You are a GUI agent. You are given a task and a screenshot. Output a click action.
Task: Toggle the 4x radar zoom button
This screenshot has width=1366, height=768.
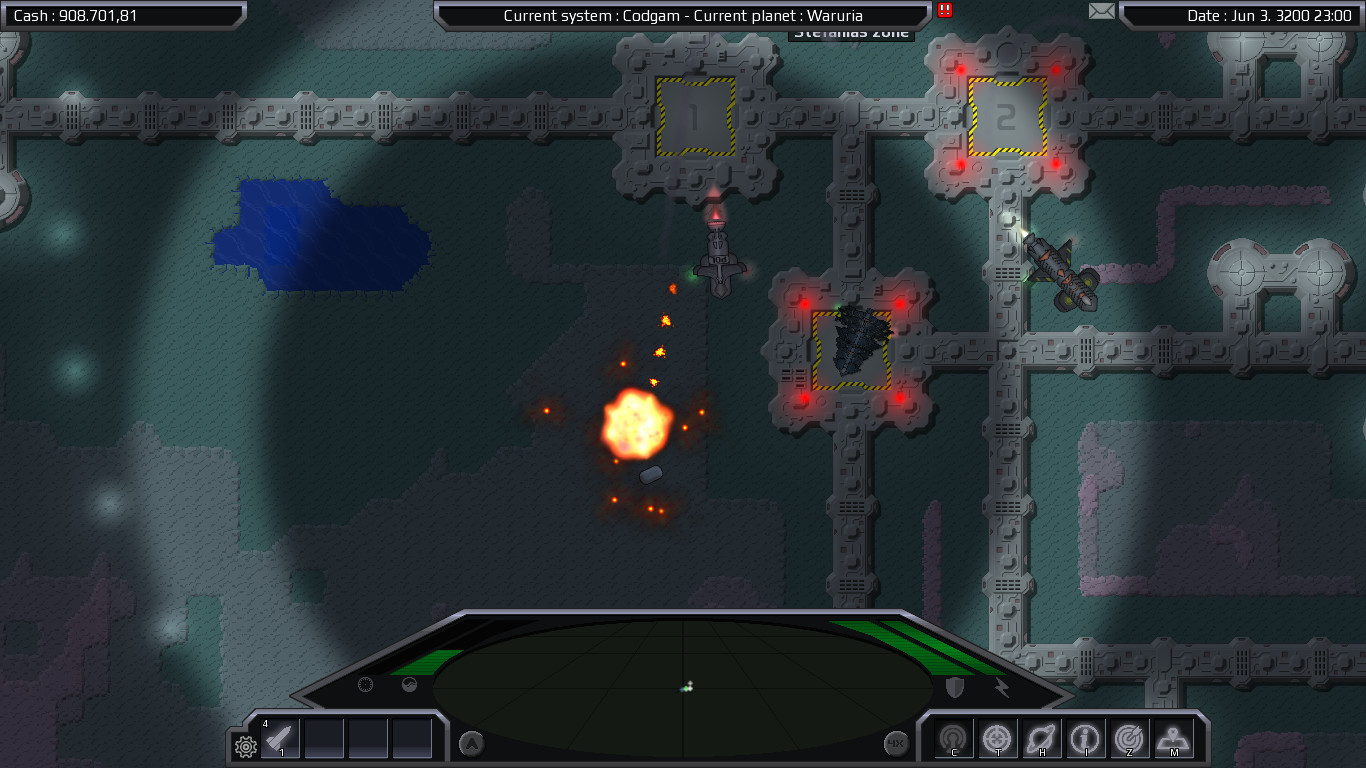pos(896,743)
